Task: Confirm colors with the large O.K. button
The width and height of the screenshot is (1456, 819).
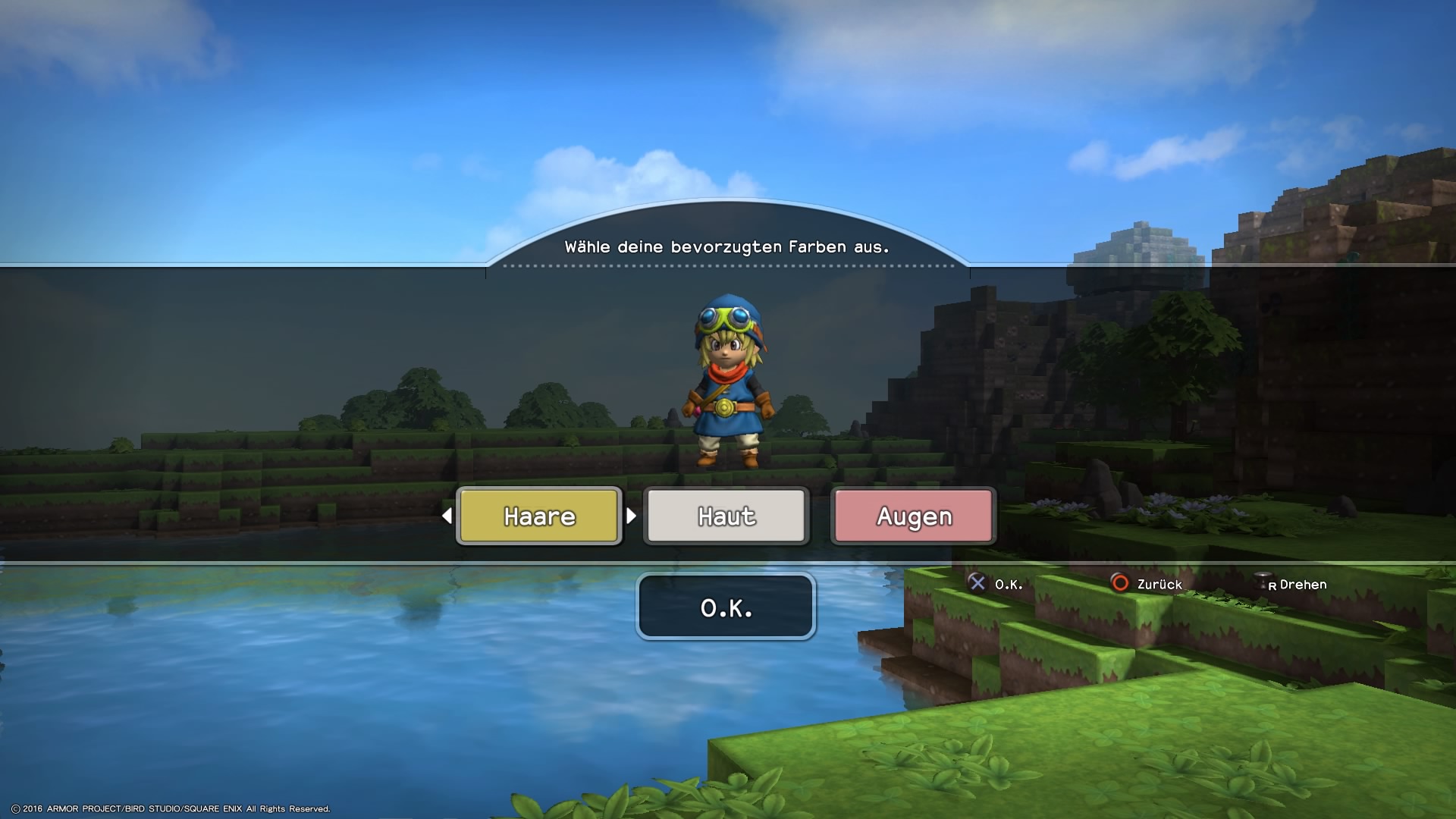Action: point(726,607)
